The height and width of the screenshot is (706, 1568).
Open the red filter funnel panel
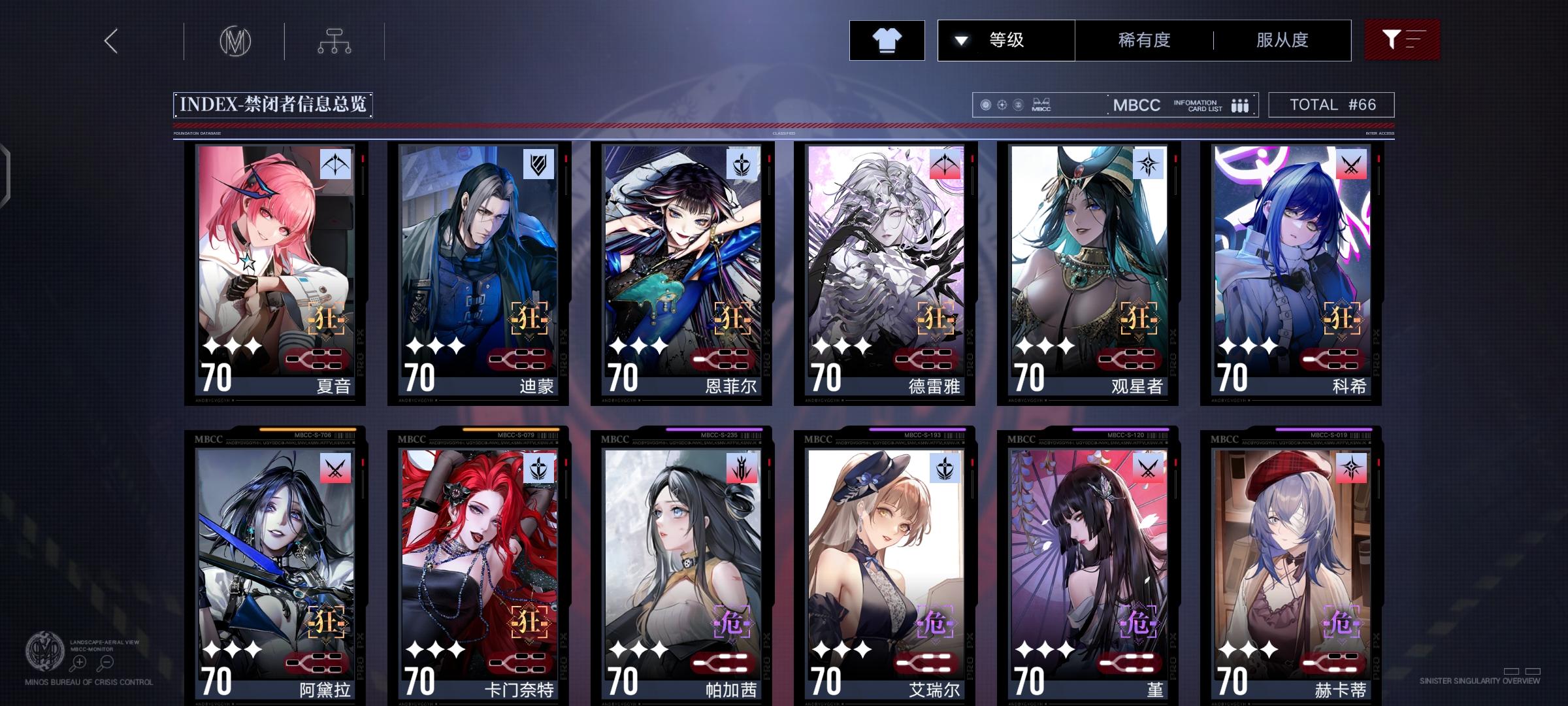coord(1402,40)
